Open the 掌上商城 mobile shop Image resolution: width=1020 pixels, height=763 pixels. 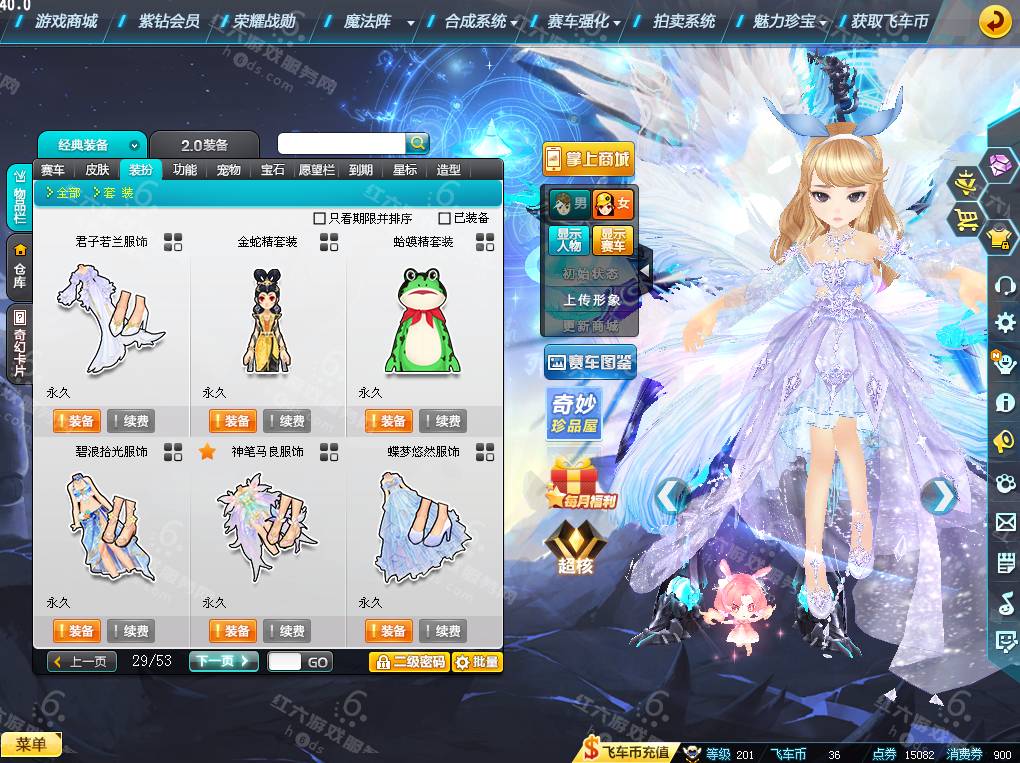pos(589,158)
